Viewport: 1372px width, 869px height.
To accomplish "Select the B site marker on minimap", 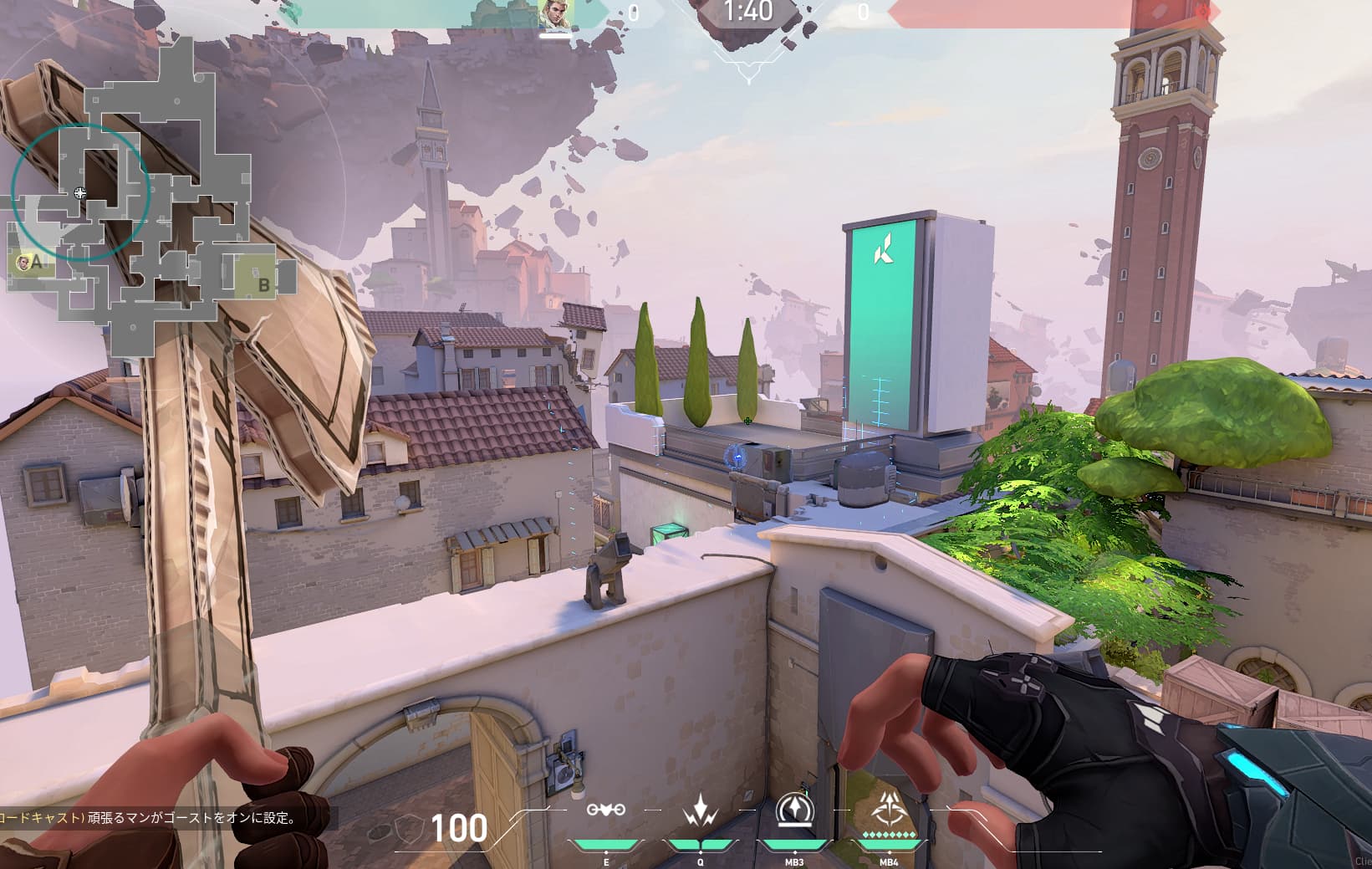I will 263,285.
